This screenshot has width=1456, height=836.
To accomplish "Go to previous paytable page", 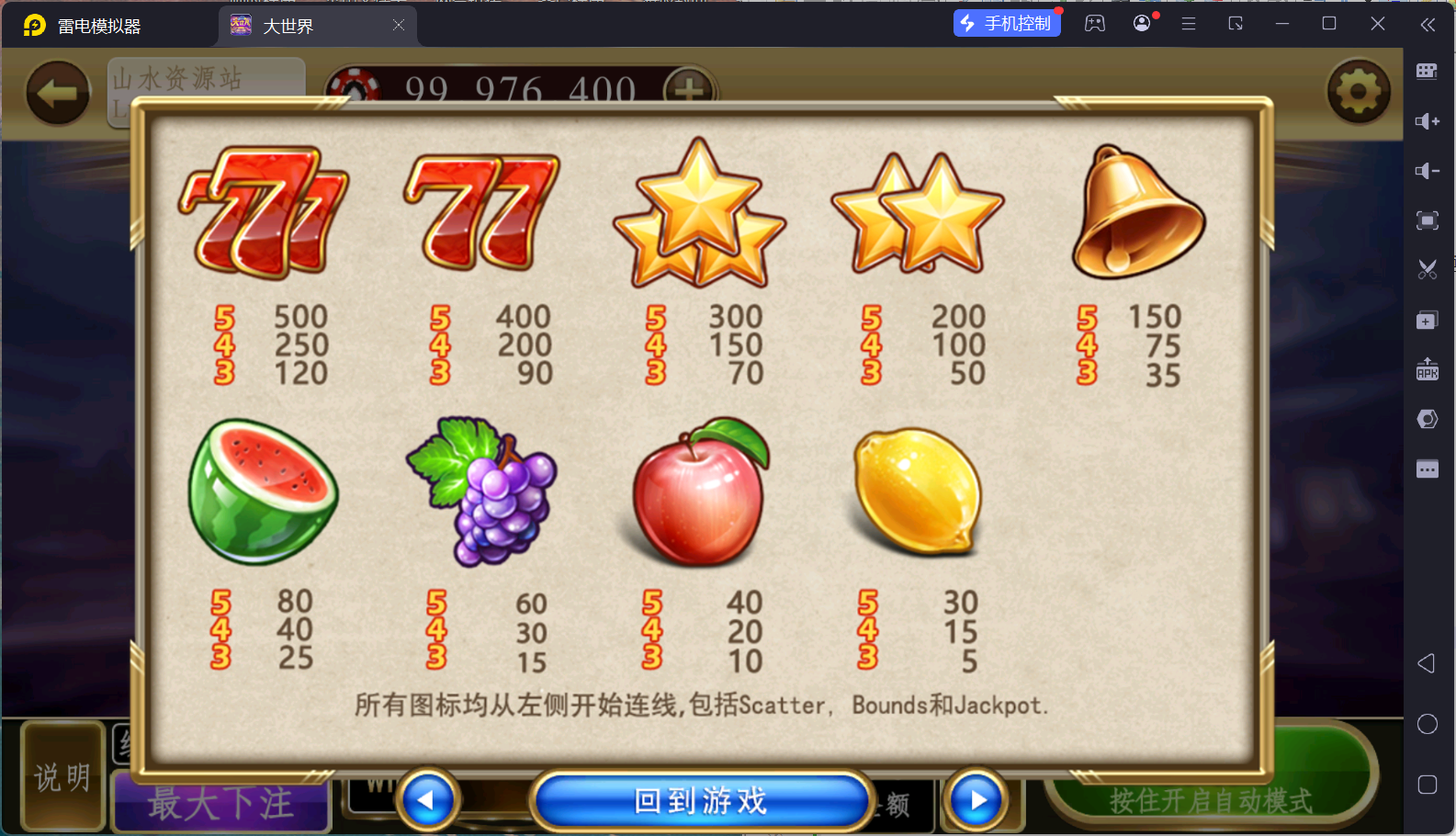I will [x=427, y=800].
